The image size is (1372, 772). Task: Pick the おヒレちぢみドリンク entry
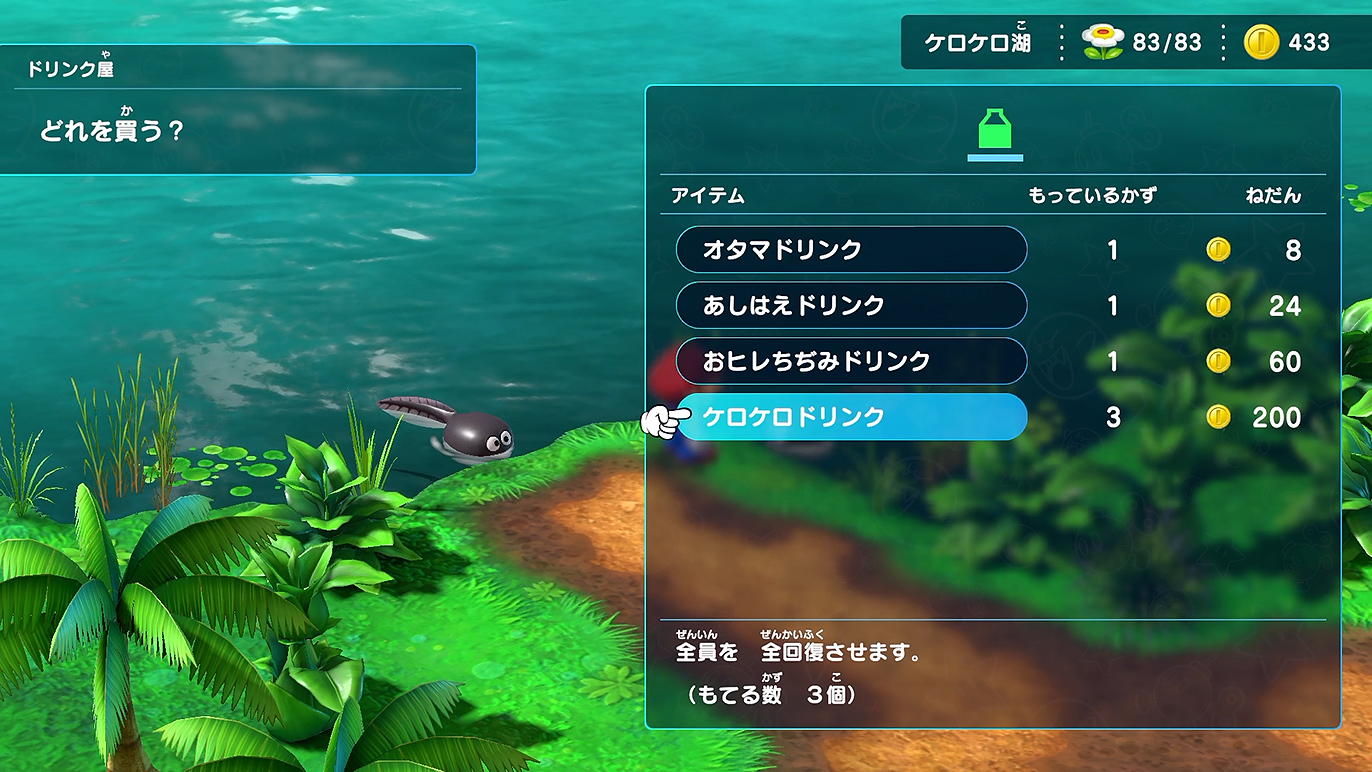click(x=851, y=361)
